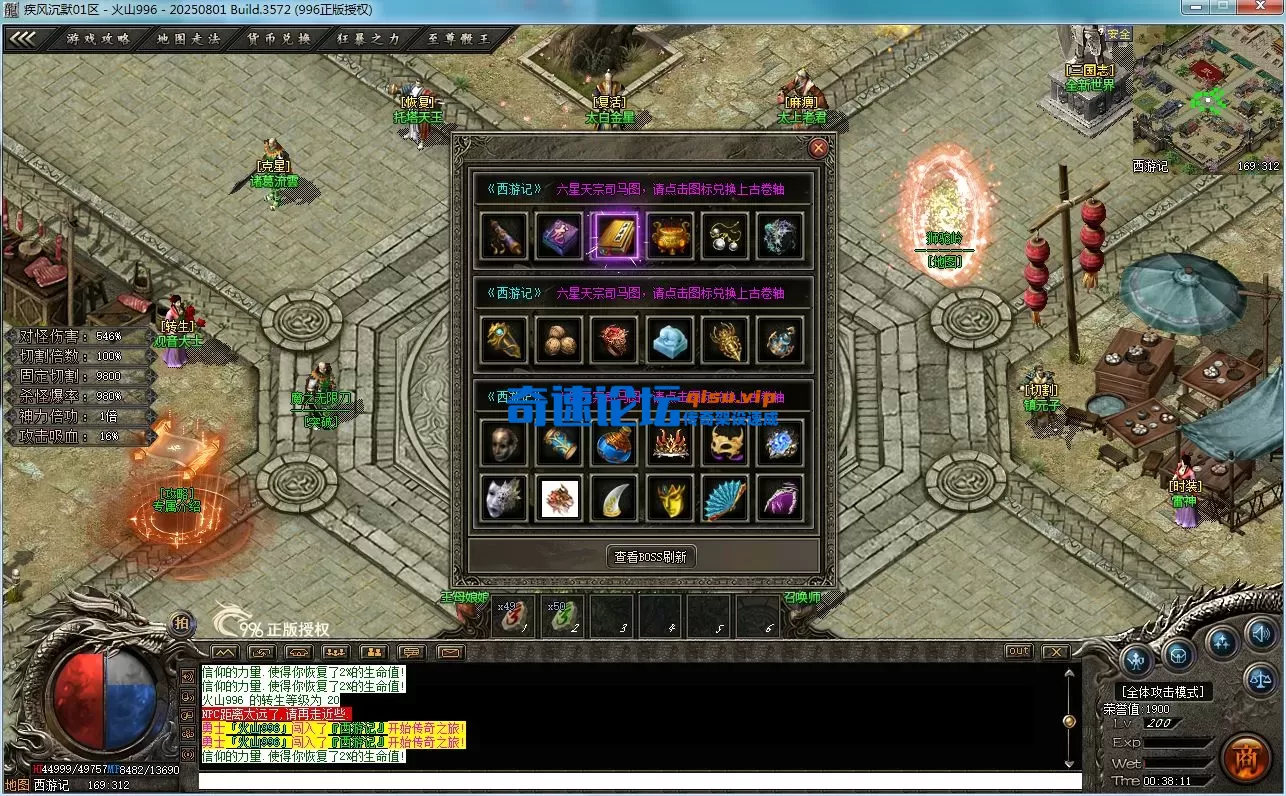1286x796 pixels.
Task: Click the chat text input box
Action: coord(640,781)
